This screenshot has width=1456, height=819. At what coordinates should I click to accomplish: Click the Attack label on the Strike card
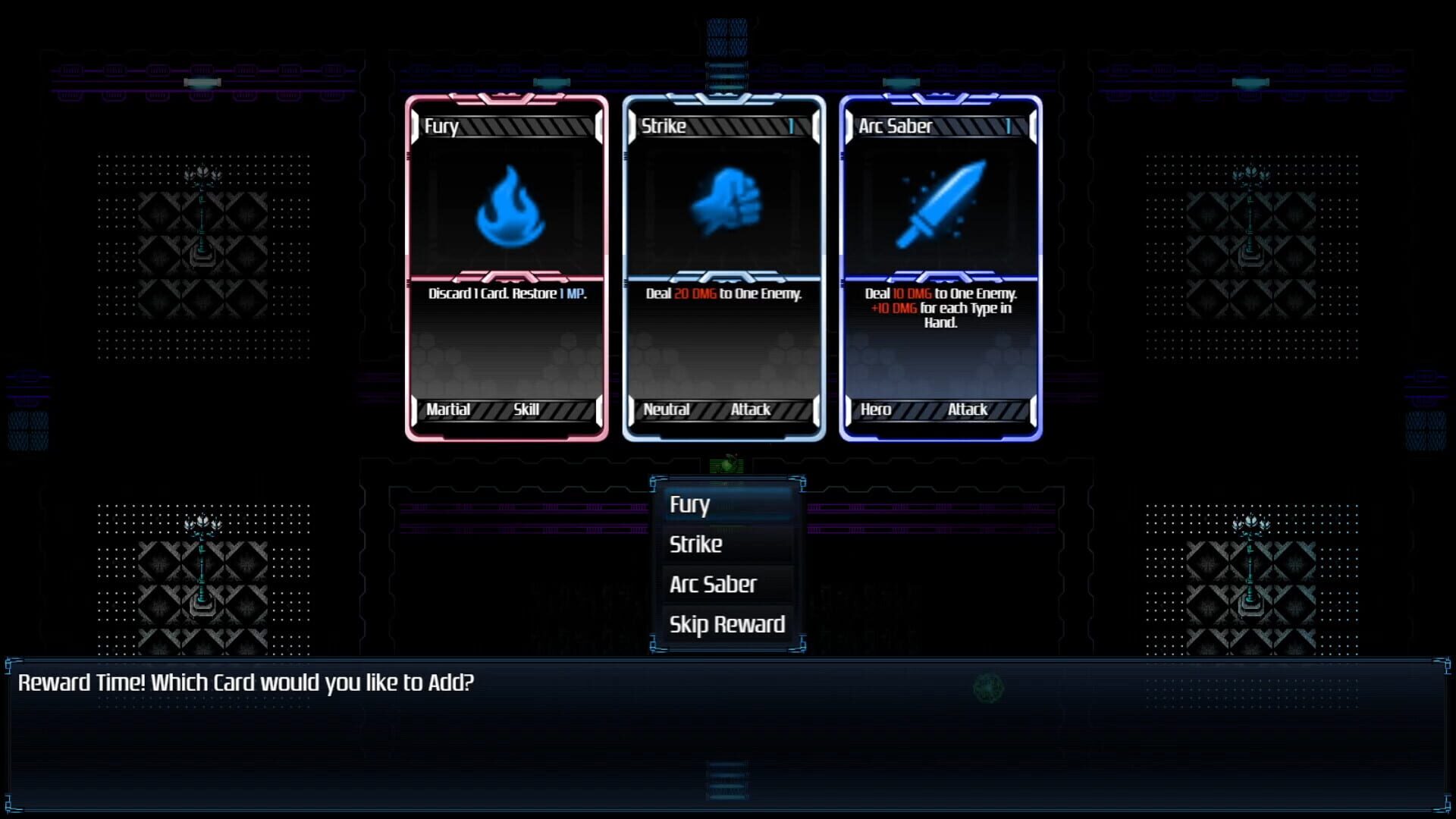tap(751, 409)
